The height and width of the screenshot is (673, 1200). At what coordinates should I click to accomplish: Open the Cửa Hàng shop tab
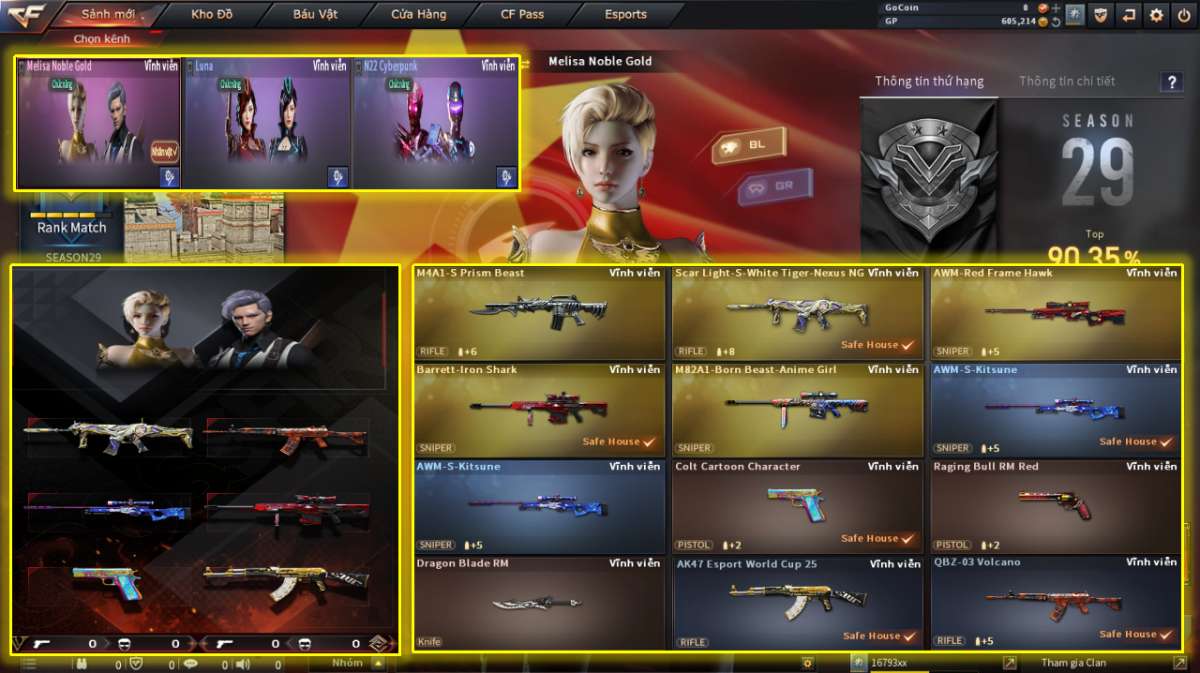tap(420, 15)
